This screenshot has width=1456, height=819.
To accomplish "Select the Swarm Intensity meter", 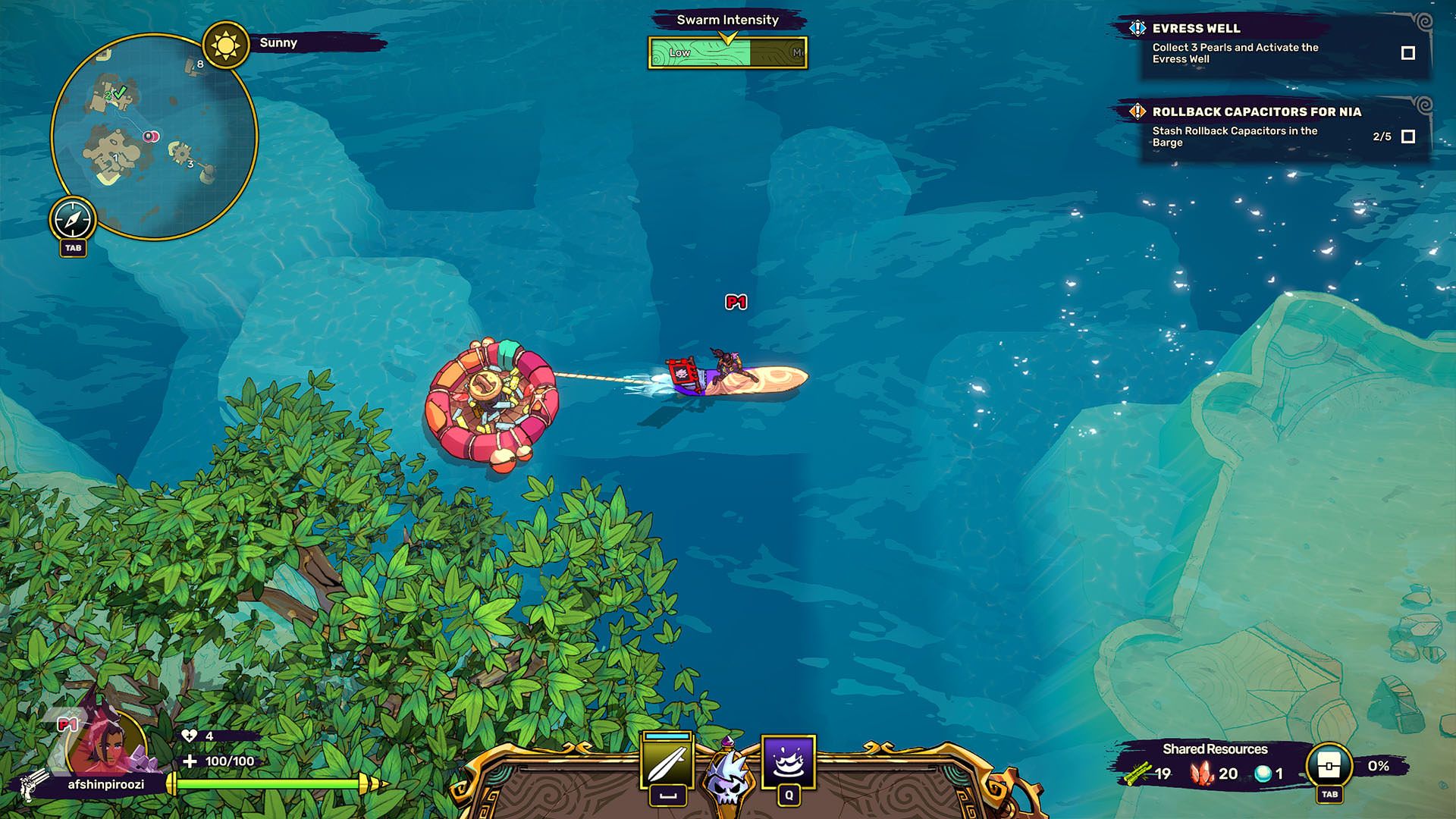I will point(727,52).
